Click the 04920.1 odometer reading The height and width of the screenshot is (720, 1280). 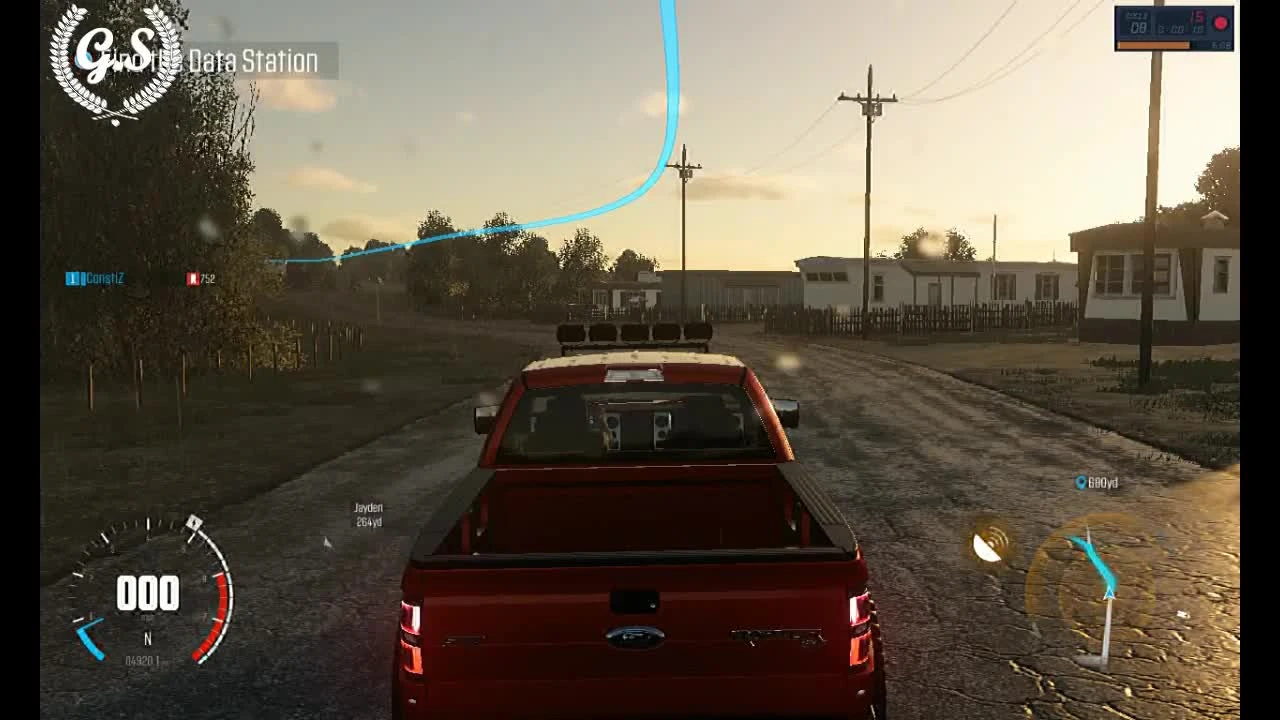click(x=145, y=658)
